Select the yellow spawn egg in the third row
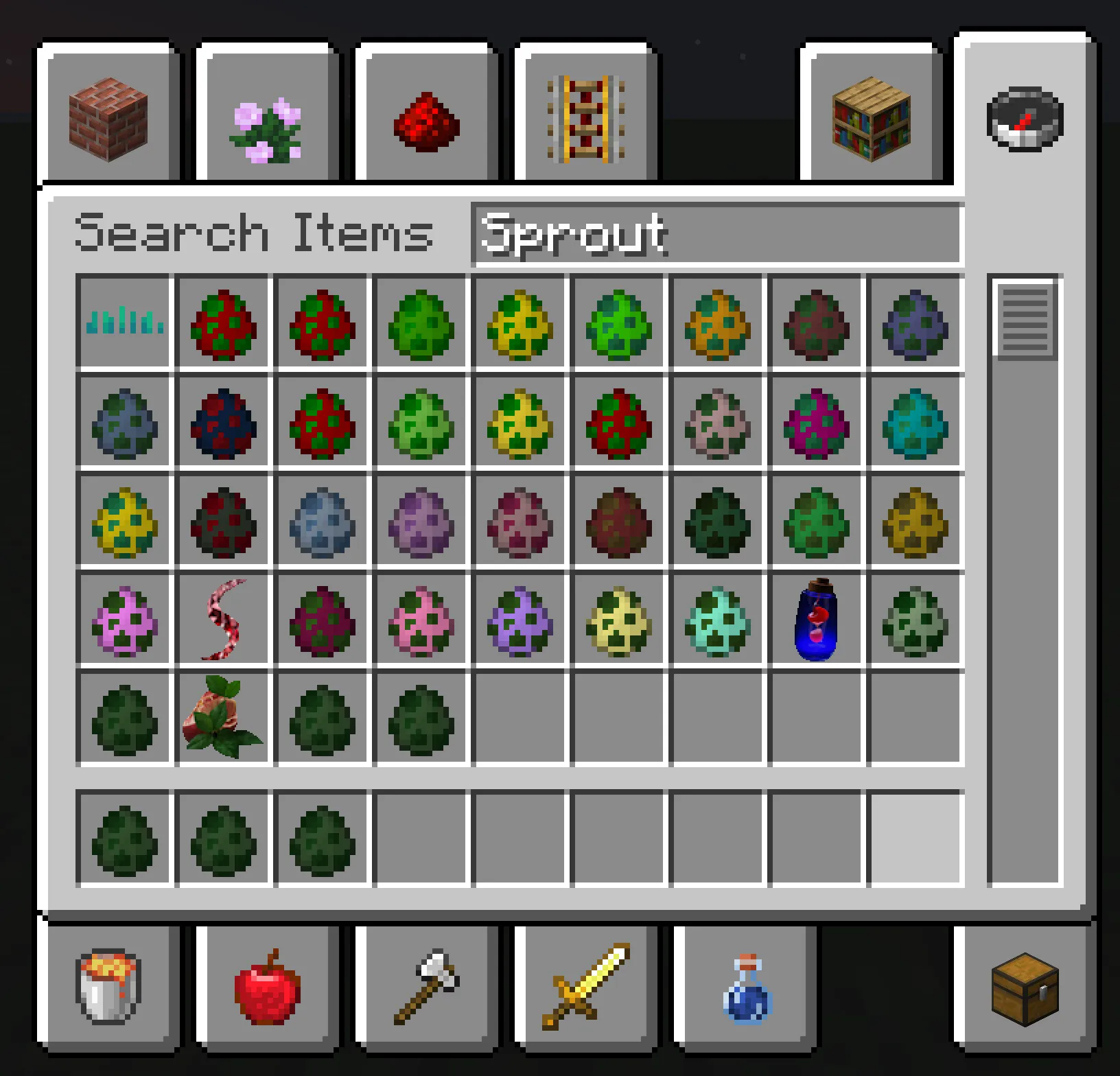 pyautogui.click(x=124, y=522)
